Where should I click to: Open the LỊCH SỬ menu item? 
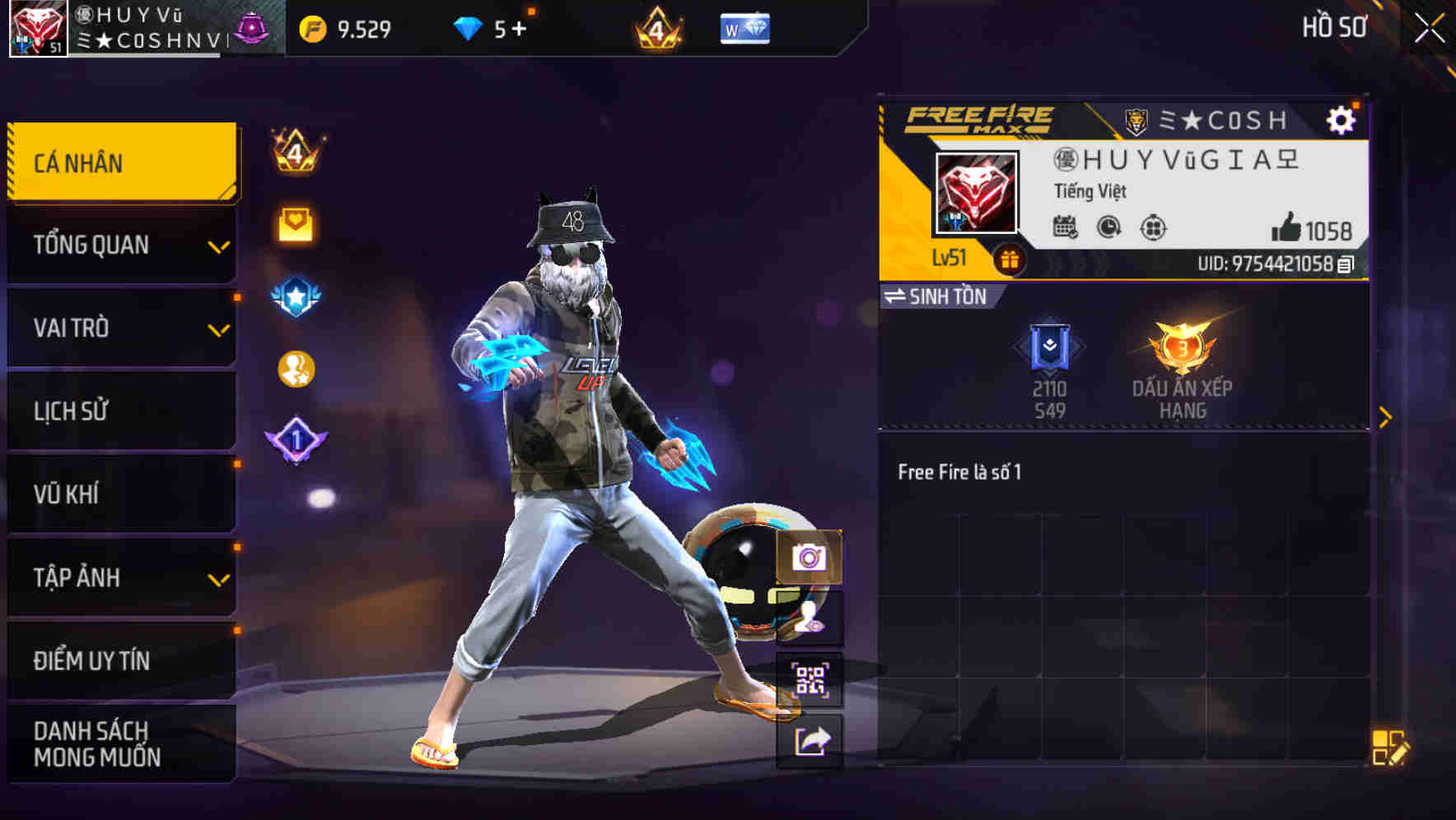tap(120, 411)
